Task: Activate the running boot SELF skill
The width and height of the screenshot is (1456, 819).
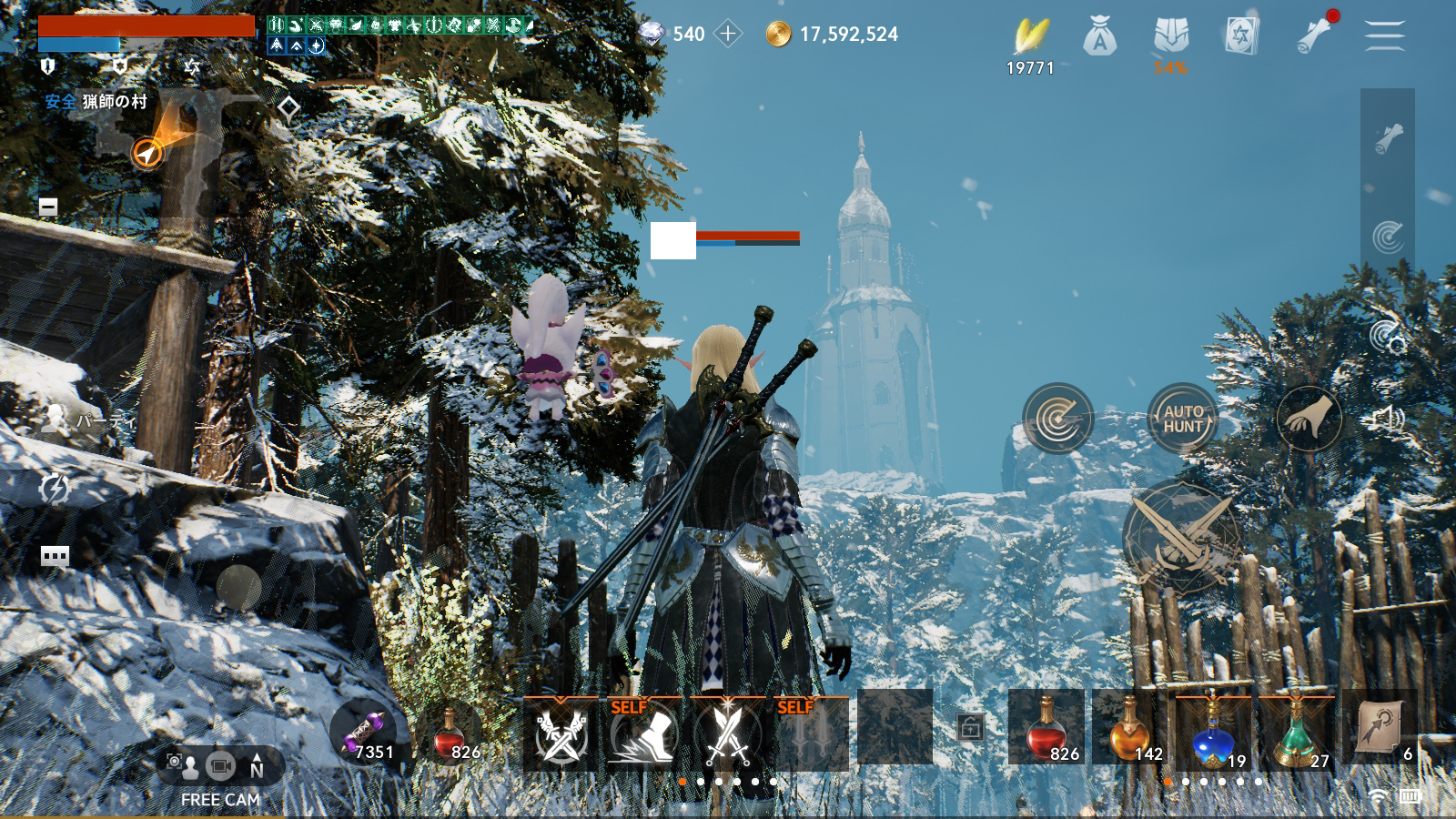Action: pyautogui.click(x=642, y=733)
